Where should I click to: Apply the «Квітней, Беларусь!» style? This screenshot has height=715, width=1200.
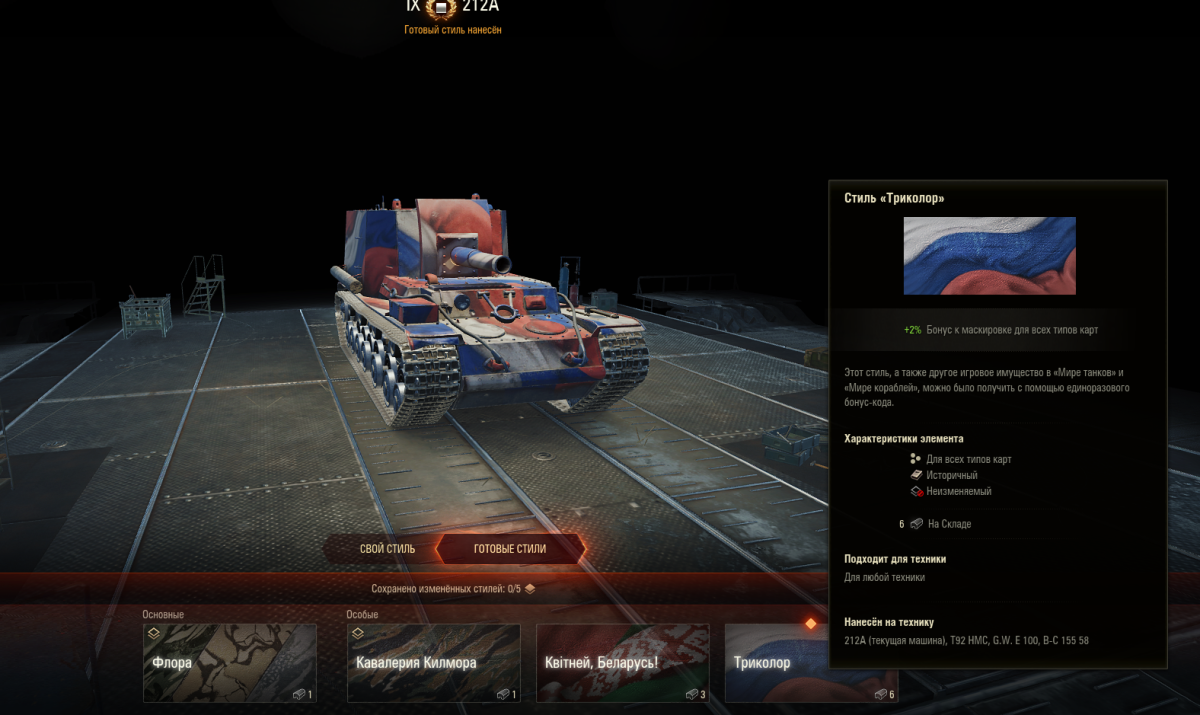pos(622,662)
